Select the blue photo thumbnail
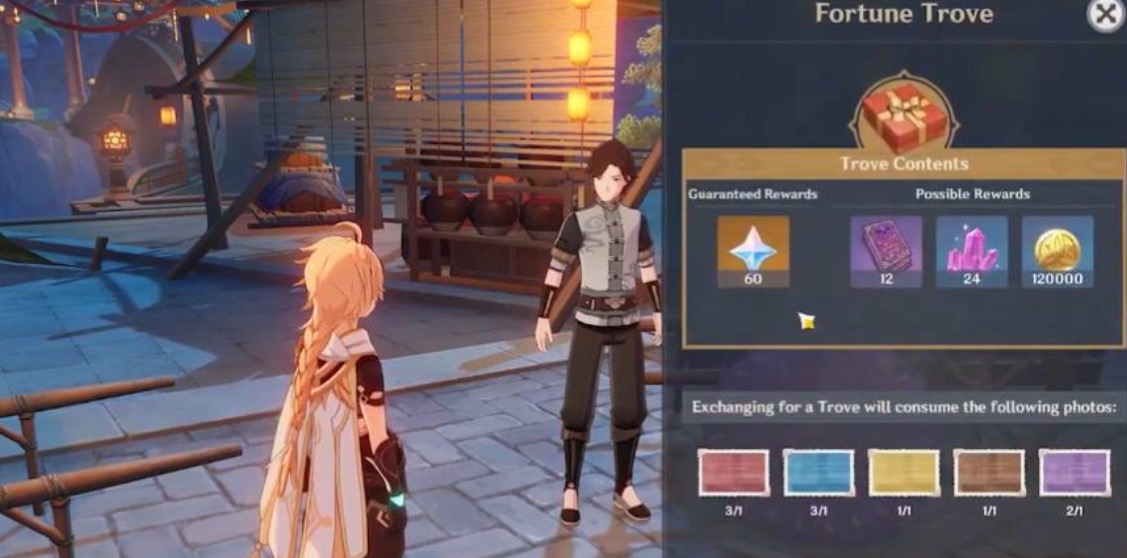Image resolution: width=1127 pixels, height=558 pixels. point(818,473)
